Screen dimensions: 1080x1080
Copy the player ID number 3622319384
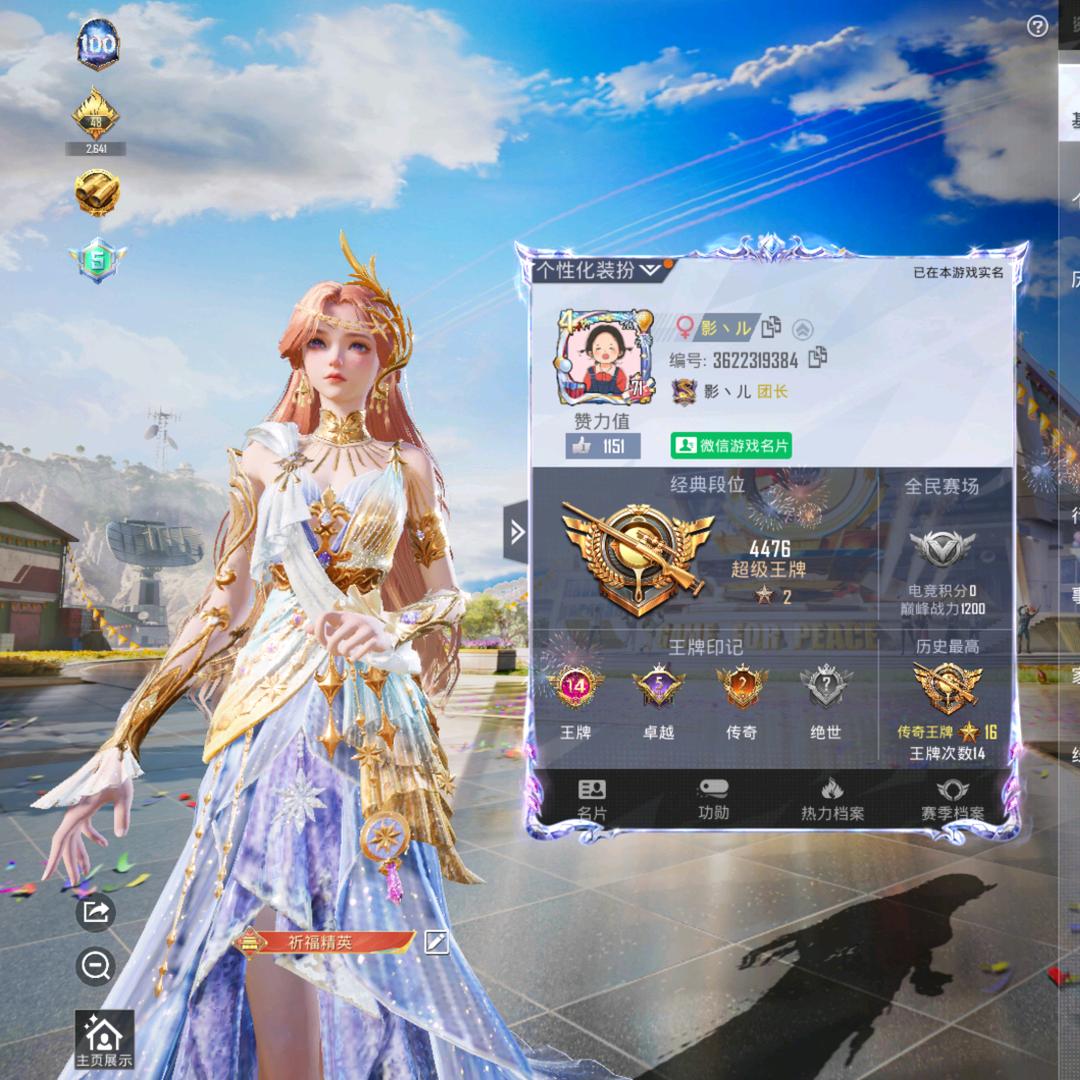[818, 358]
